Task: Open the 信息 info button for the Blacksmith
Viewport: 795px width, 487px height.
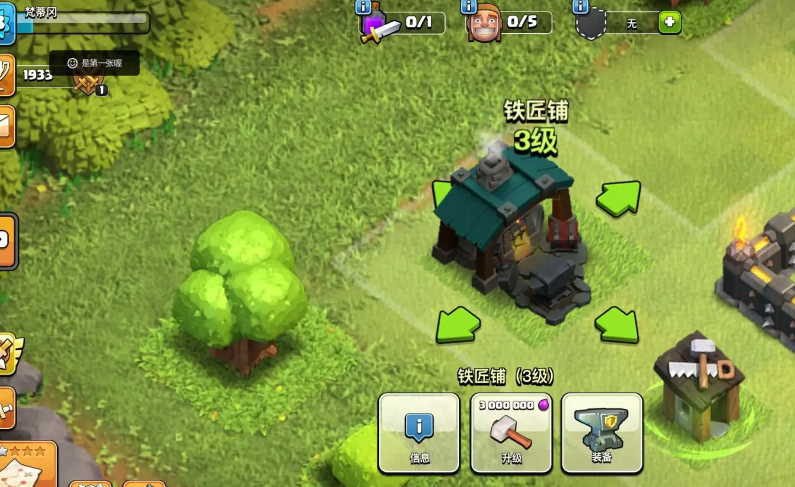Action: pos(419,432)
